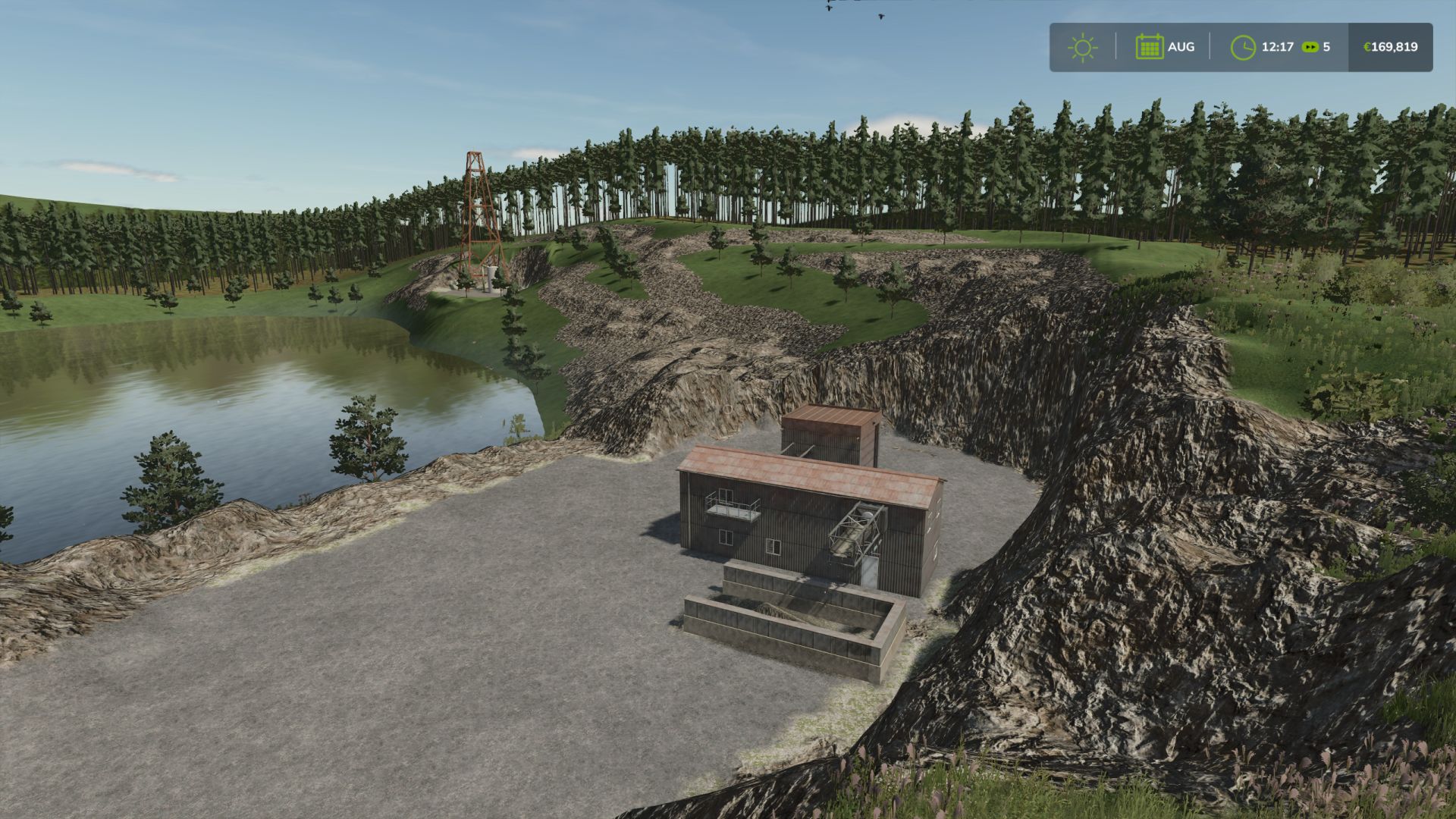
Task: Click the fast-forward time scale icon
Action: coord(1310,47)
